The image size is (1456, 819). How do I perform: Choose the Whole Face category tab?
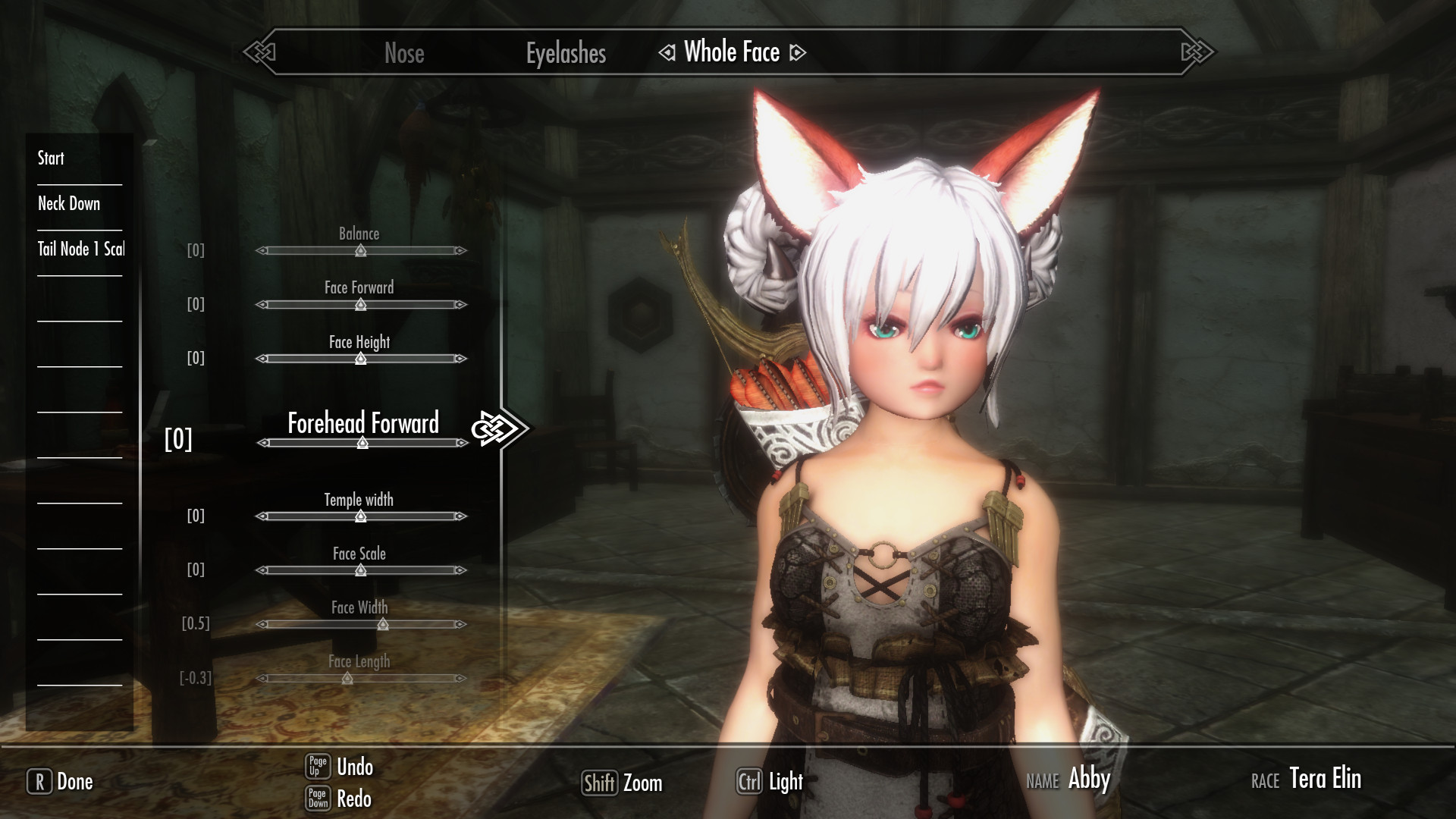click(x=732, y=52)
